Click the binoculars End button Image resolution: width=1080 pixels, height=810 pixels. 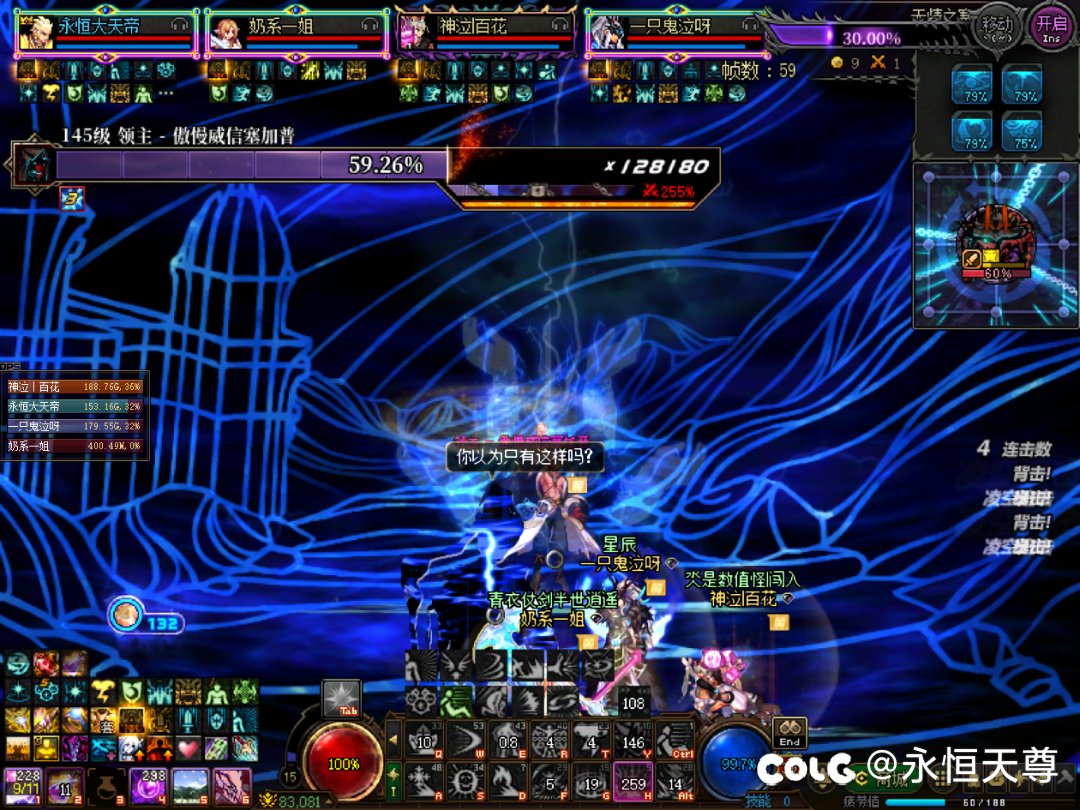[789, 733]
